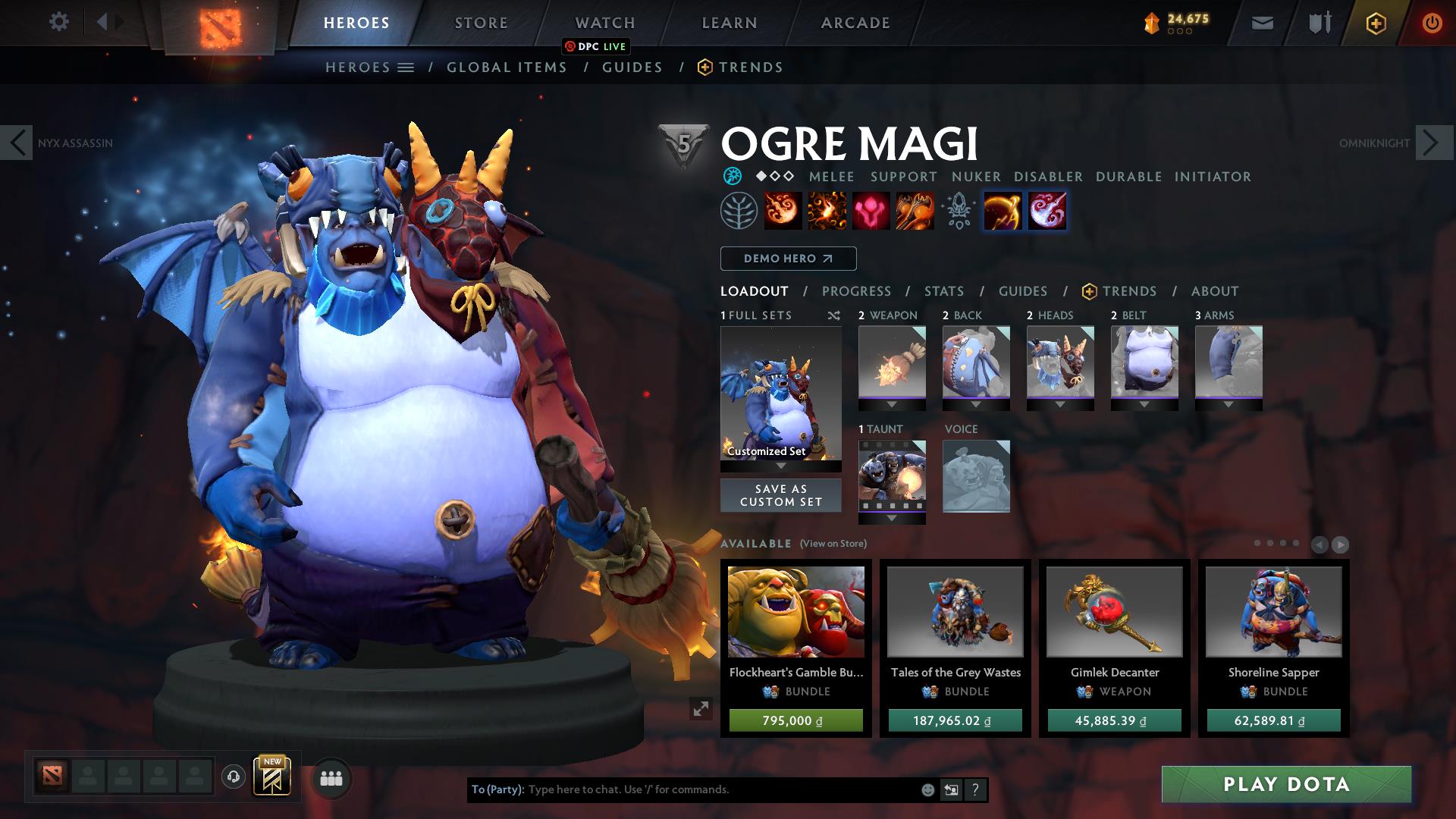Select the pink Bloodlust ability icon
The height and width of the screenshot is (819, 1456).
click(x=871, y=211)
